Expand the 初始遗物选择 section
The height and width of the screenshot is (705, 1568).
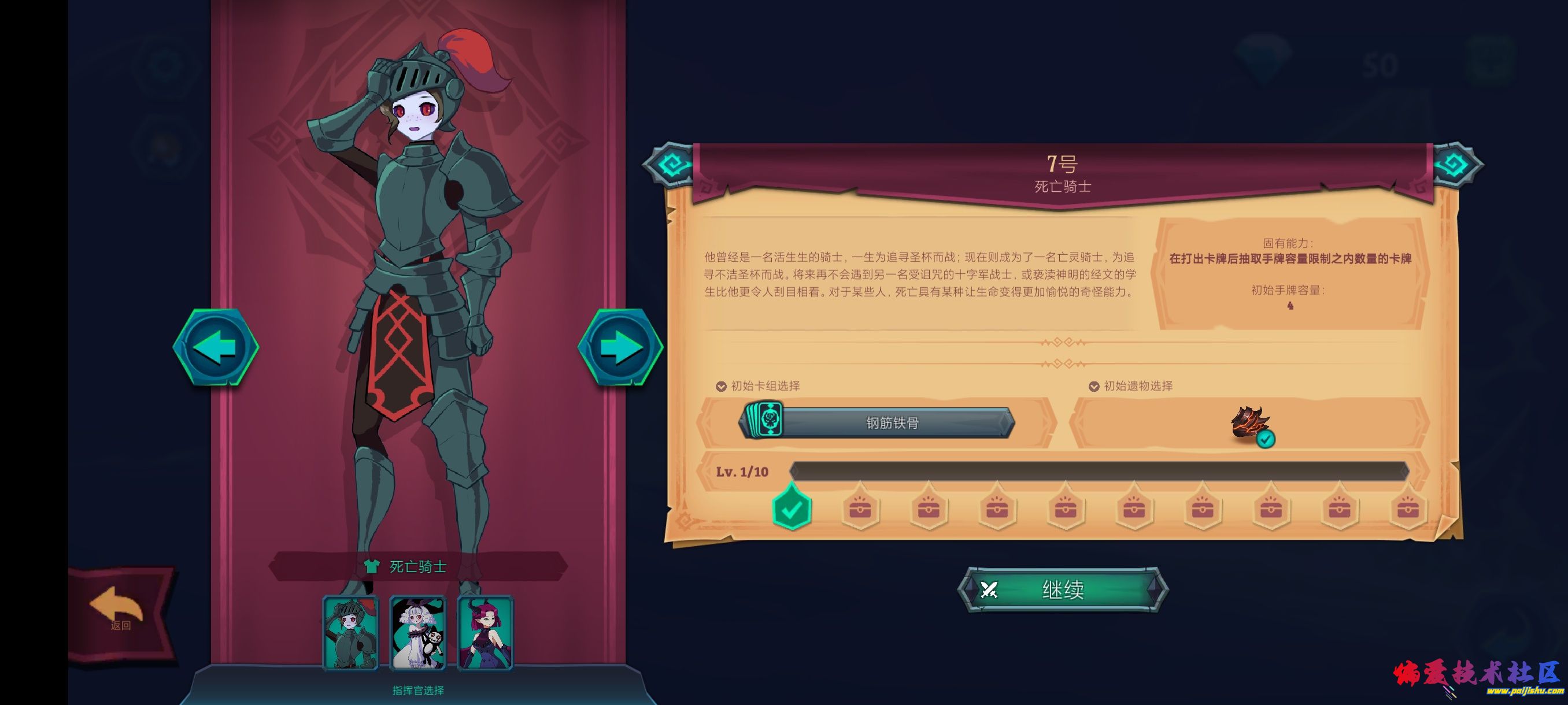(x=1131, y=386)
